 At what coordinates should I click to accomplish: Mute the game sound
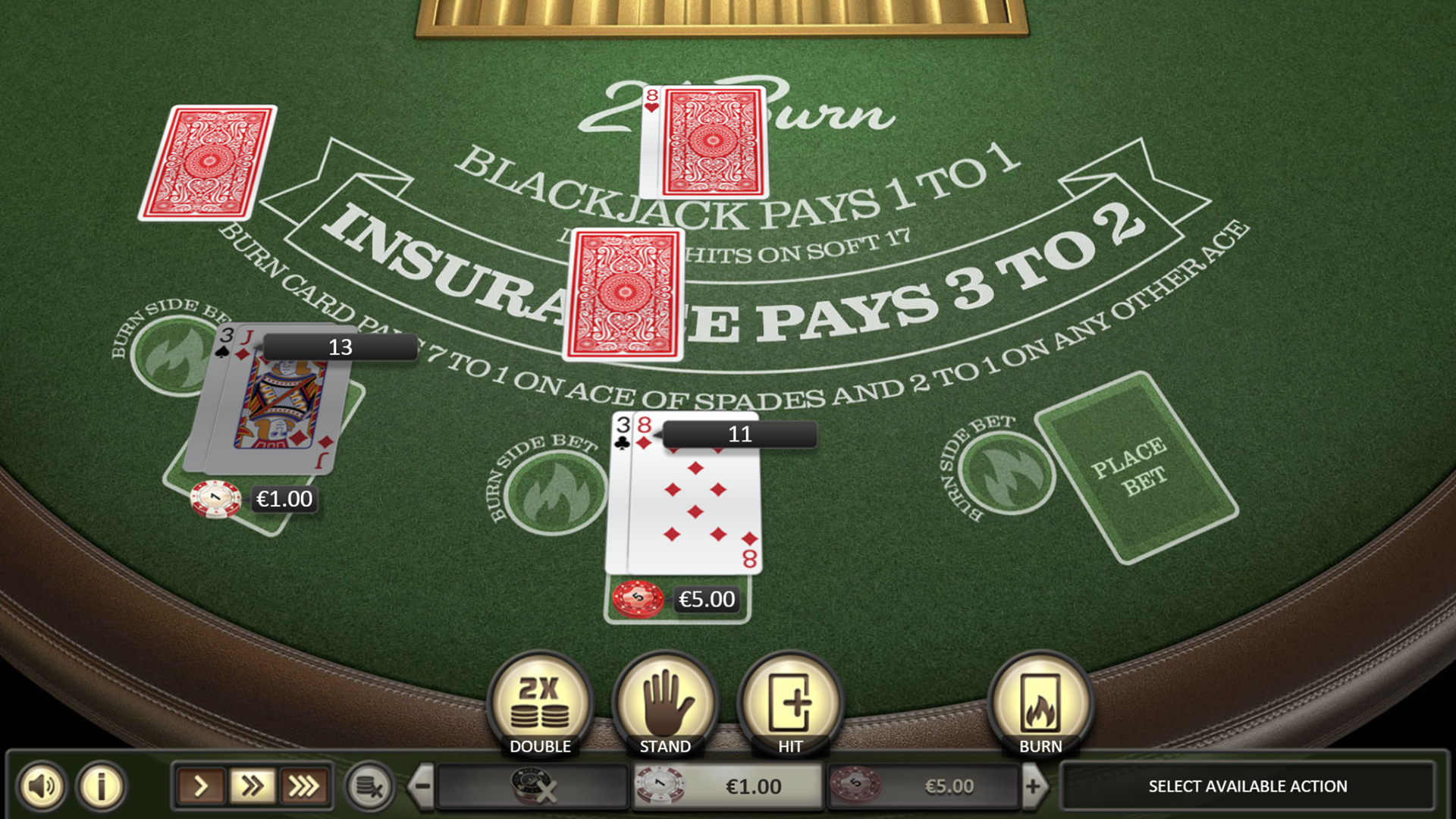tap(42, 786)
